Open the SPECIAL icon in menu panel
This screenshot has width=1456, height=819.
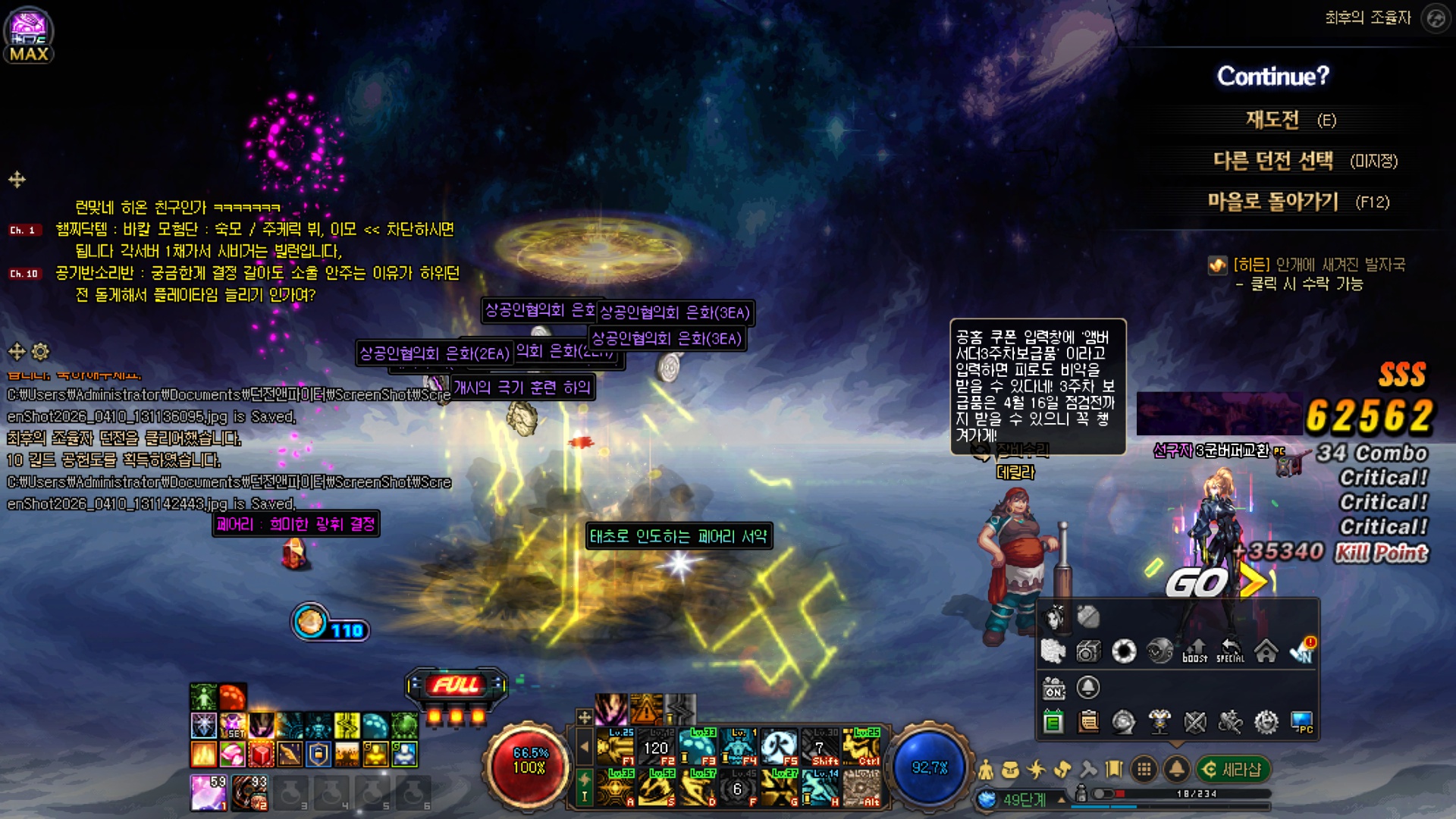[1230, 651]
